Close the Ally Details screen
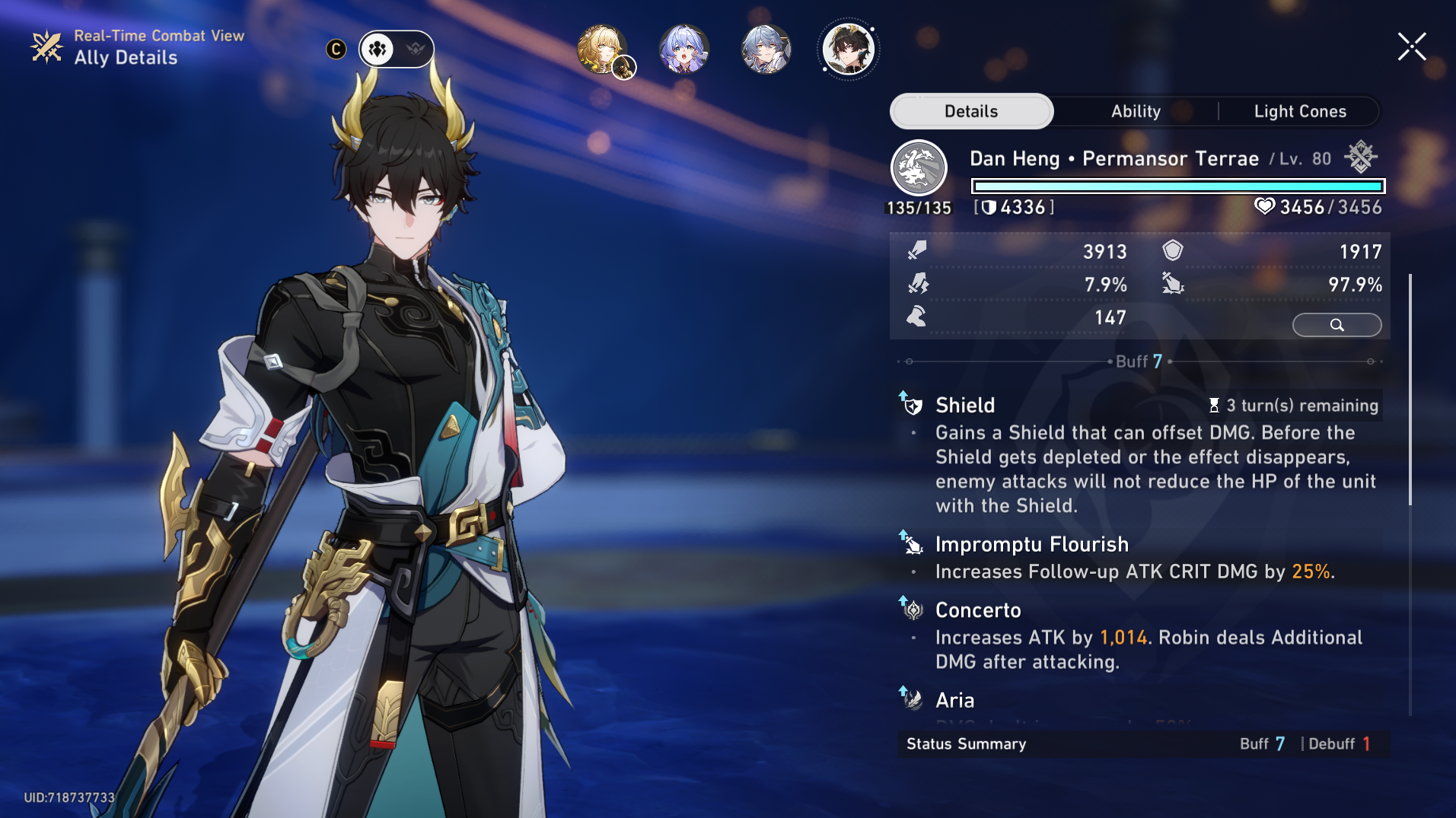Viewport: 1456px width, 818px height. (1412, 47)
